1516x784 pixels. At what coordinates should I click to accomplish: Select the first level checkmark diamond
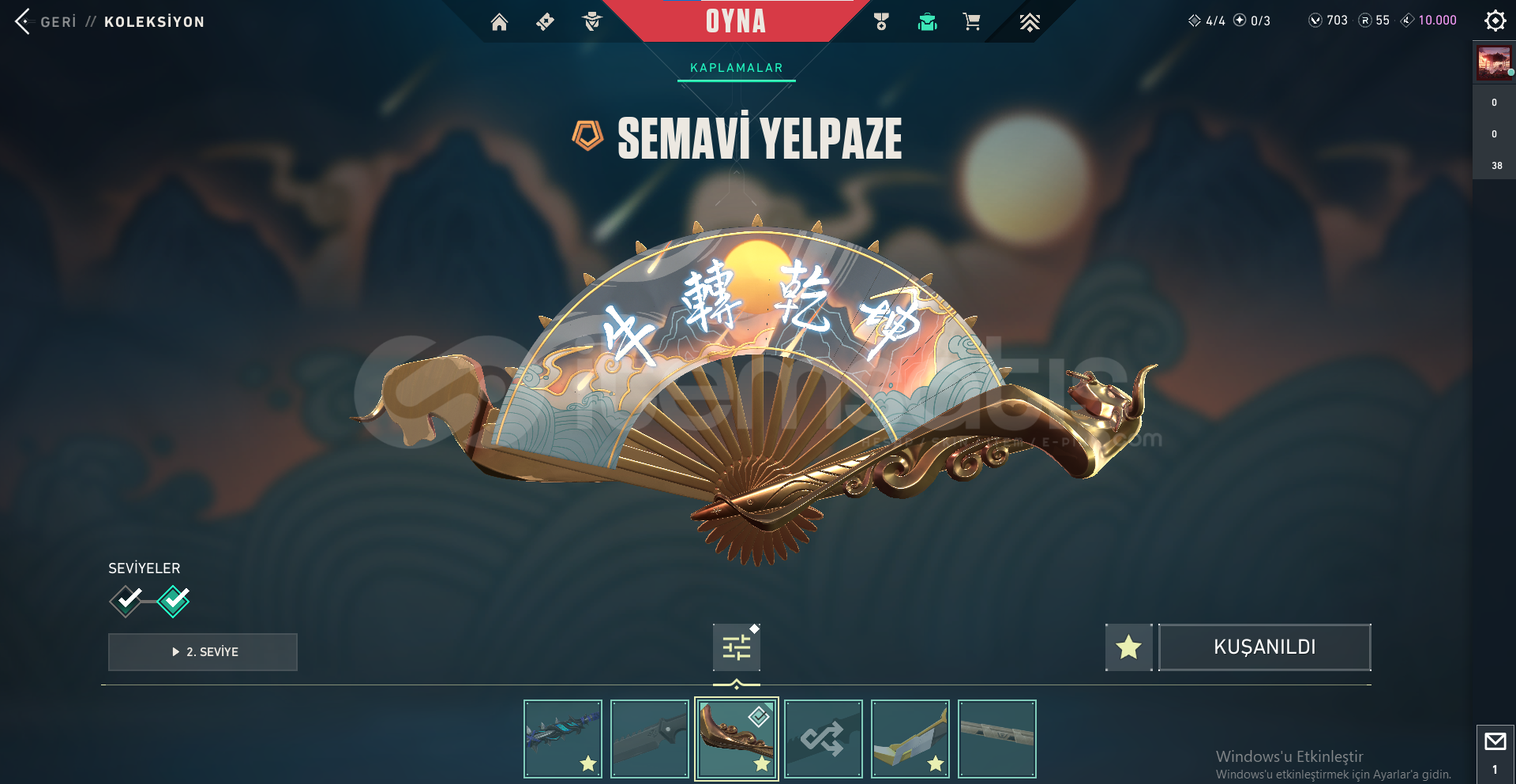(x=126, y=601)
